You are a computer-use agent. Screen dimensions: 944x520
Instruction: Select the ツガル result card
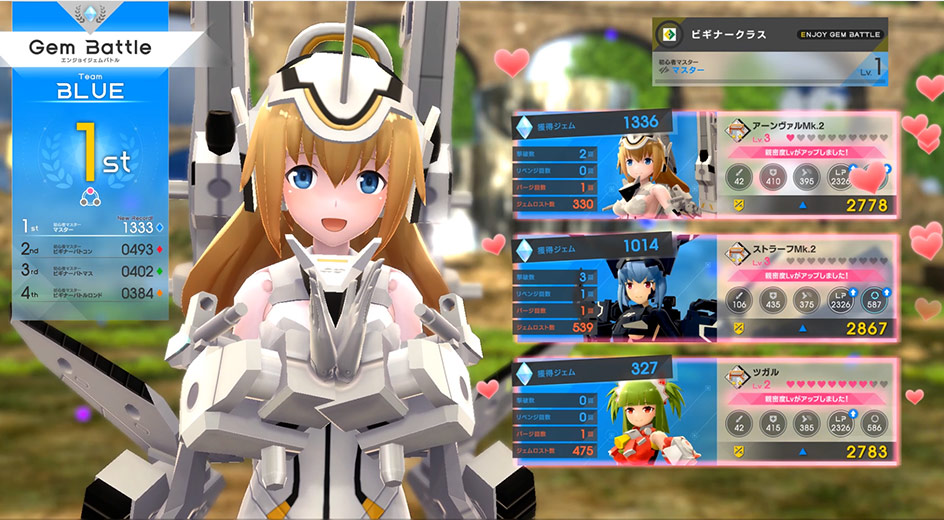coord(812,413)
